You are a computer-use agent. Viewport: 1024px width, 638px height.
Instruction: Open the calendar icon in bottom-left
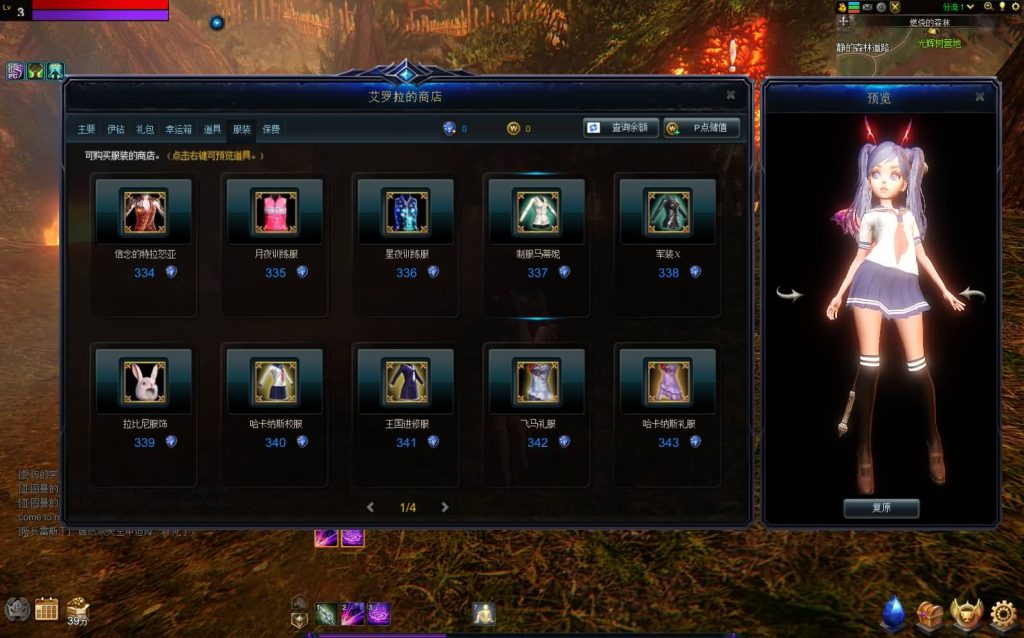[x=46, y=608]
